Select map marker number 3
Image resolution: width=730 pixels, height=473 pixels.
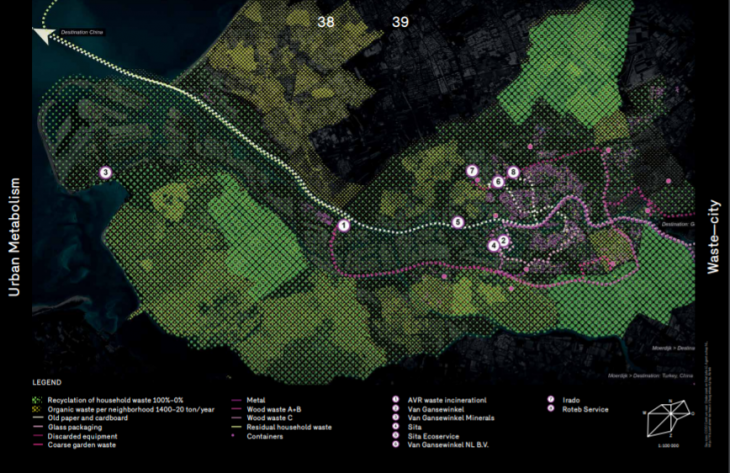(x=106, y=173)
